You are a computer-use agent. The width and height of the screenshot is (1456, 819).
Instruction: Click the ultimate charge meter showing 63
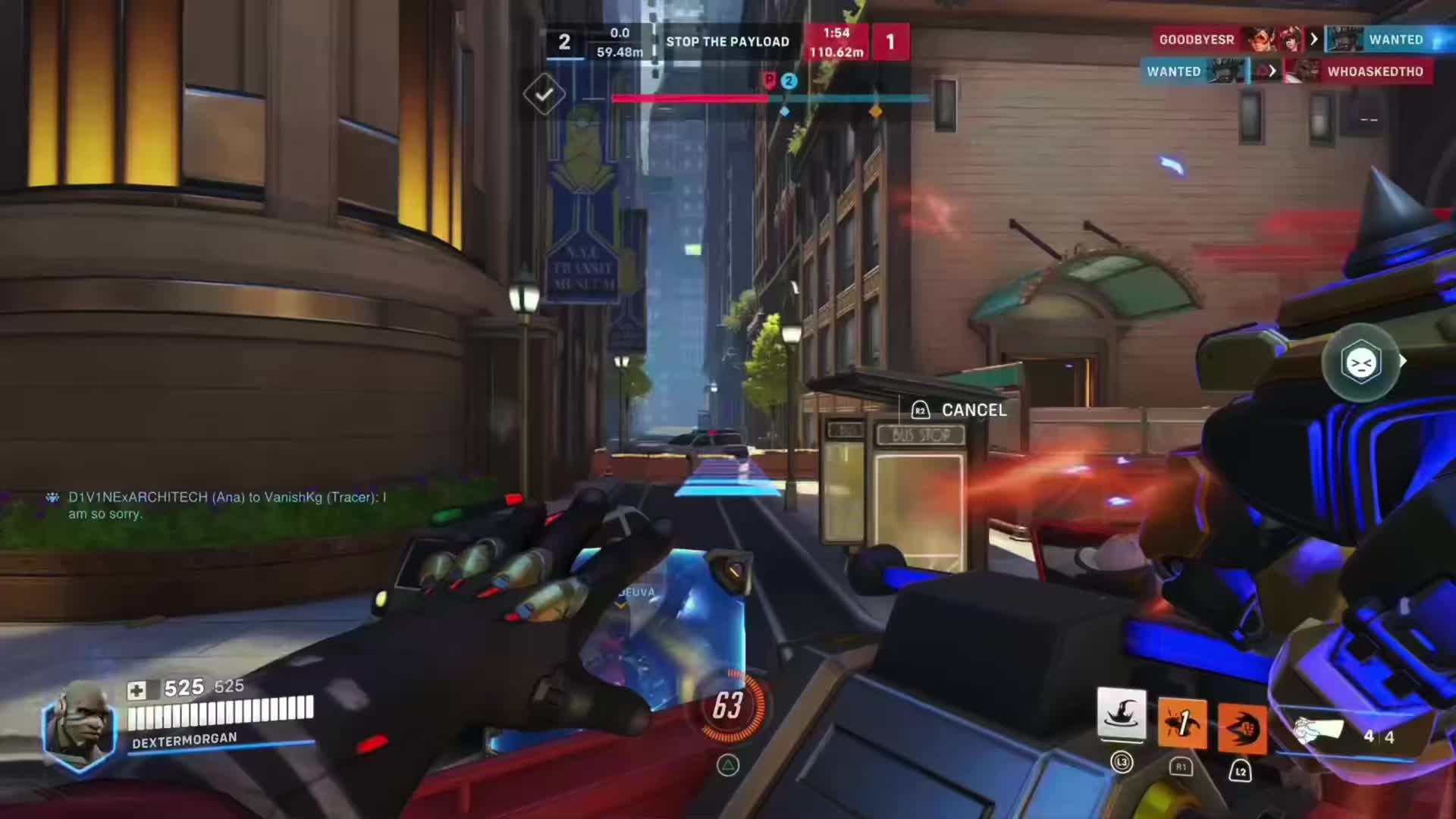728,706
